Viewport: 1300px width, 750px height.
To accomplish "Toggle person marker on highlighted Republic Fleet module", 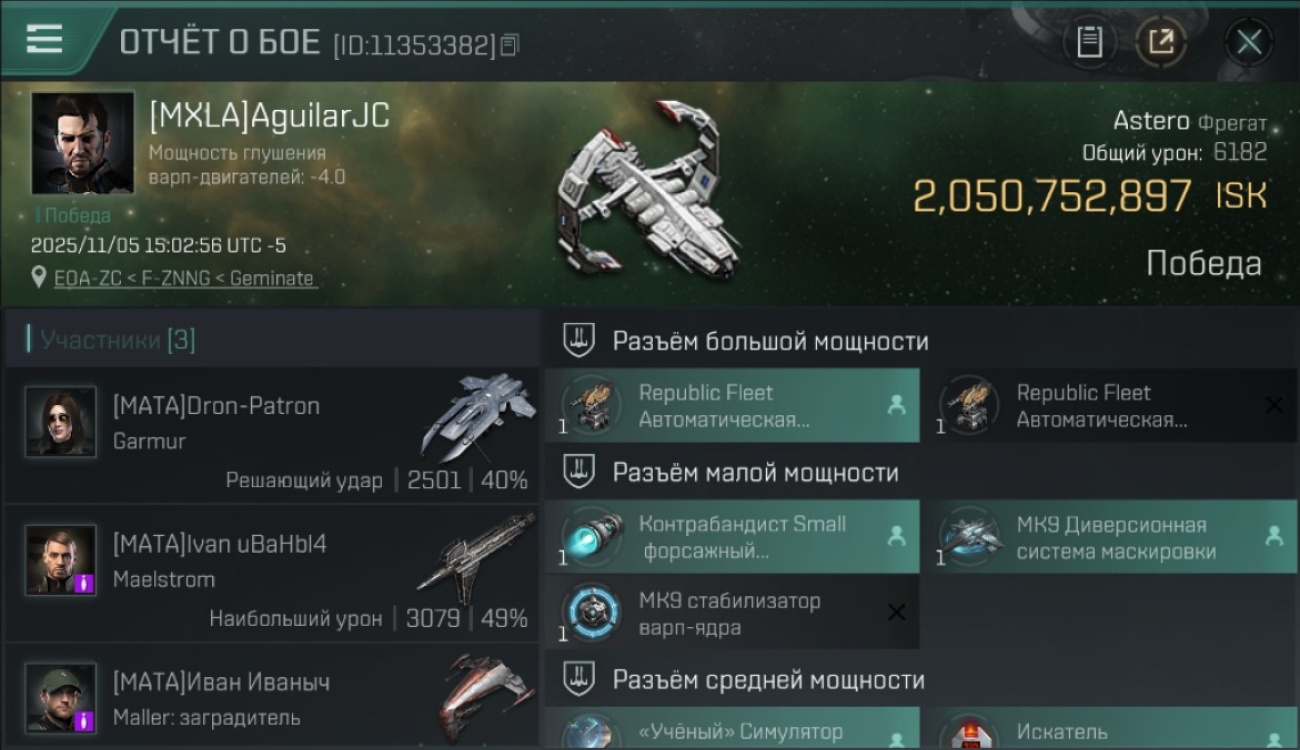I will coord(898,406).
